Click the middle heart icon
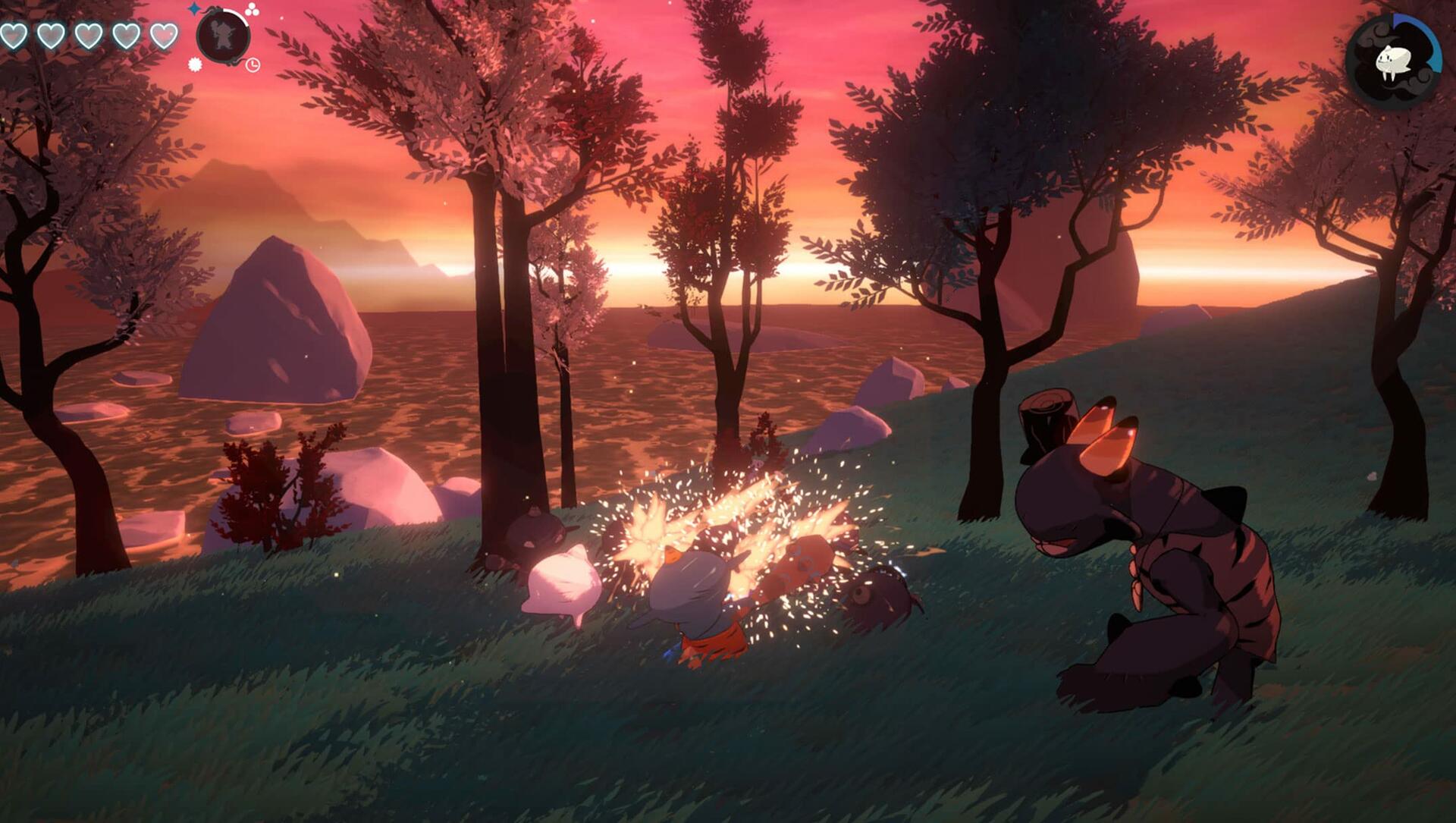1456x823 pixels. click(x=89, y=35)
